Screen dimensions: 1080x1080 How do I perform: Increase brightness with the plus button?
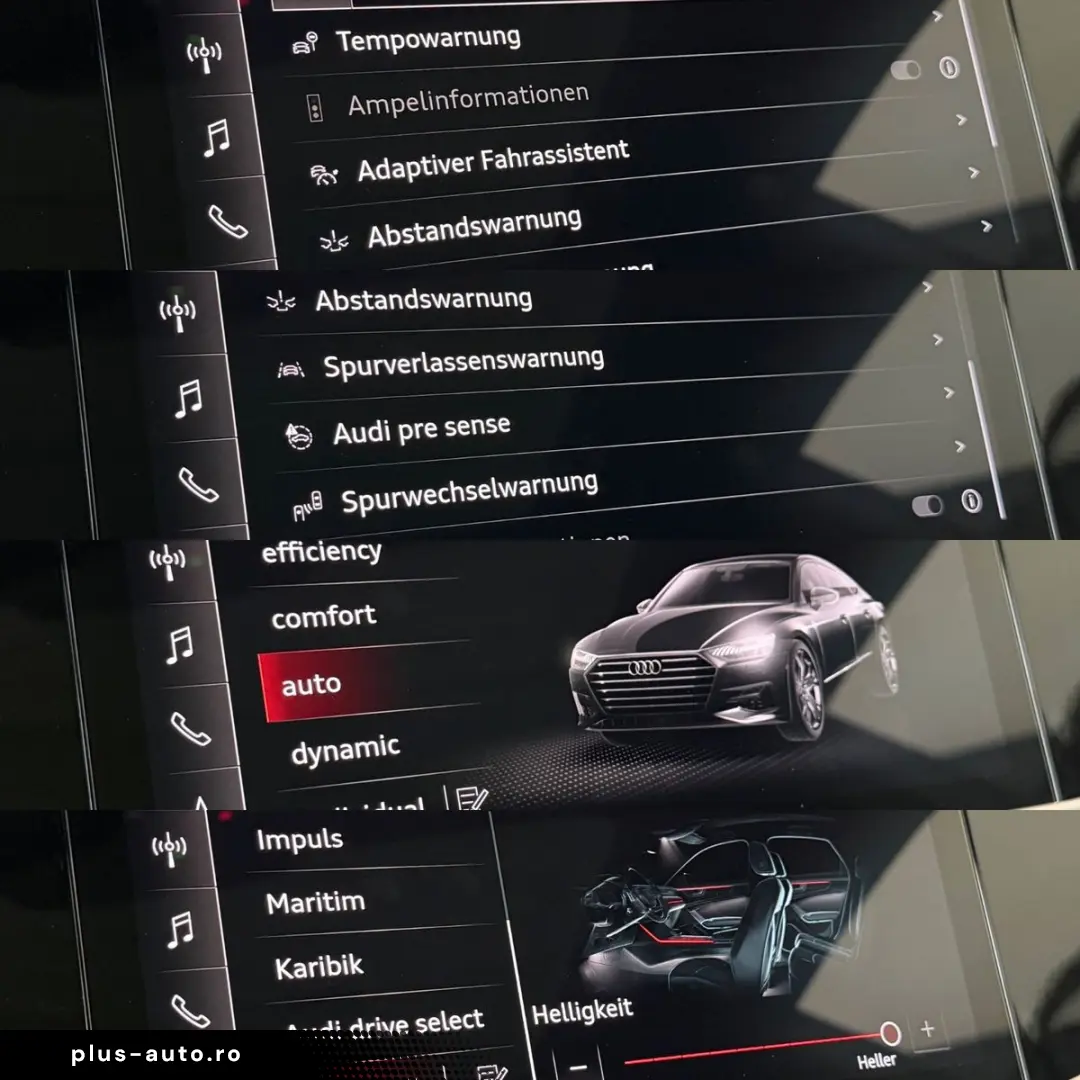click(x=927, y=1028)
